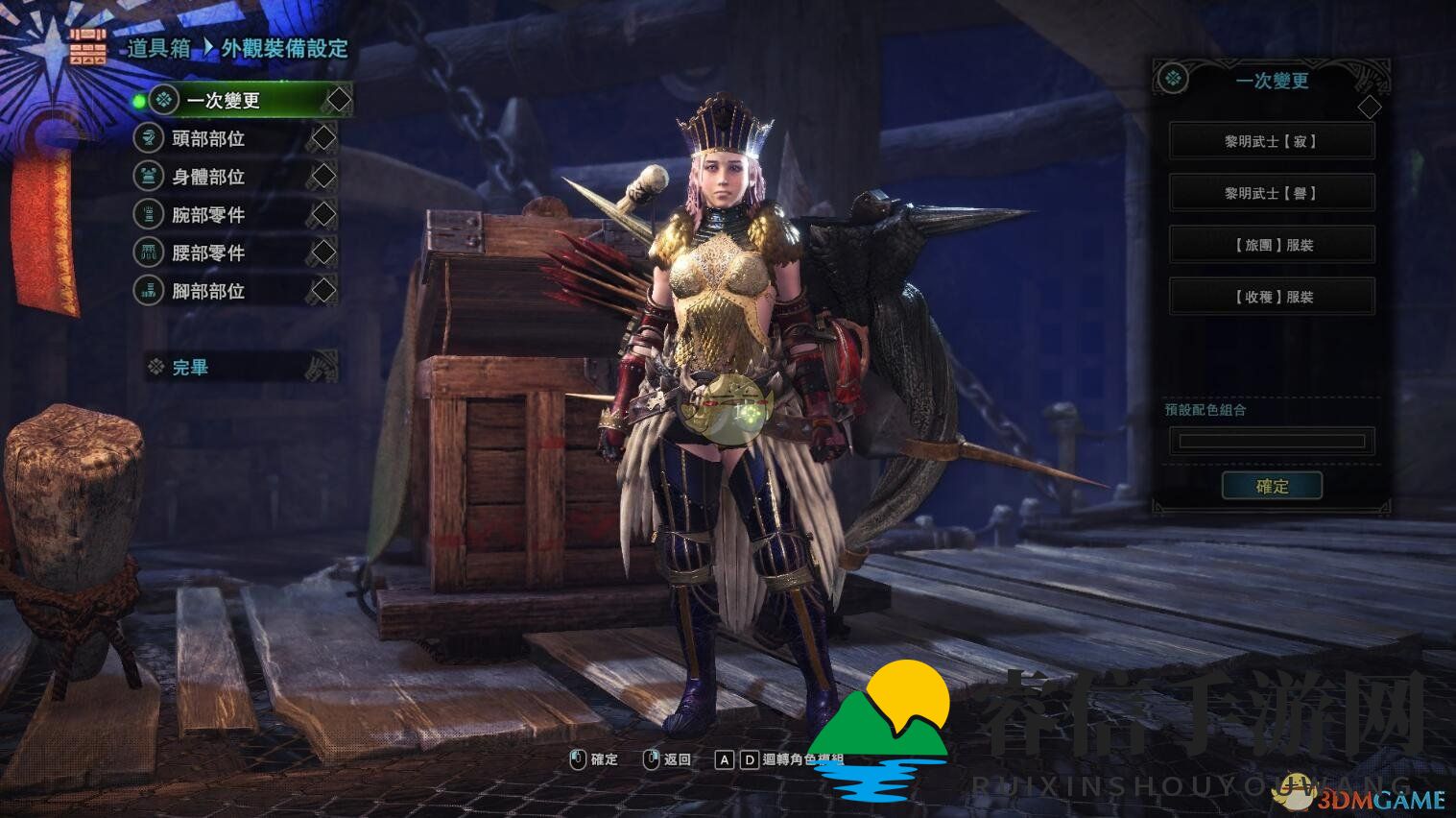Open the 預設配色組合 preset selector
1456x818 pixels.
click(1271, 441)
